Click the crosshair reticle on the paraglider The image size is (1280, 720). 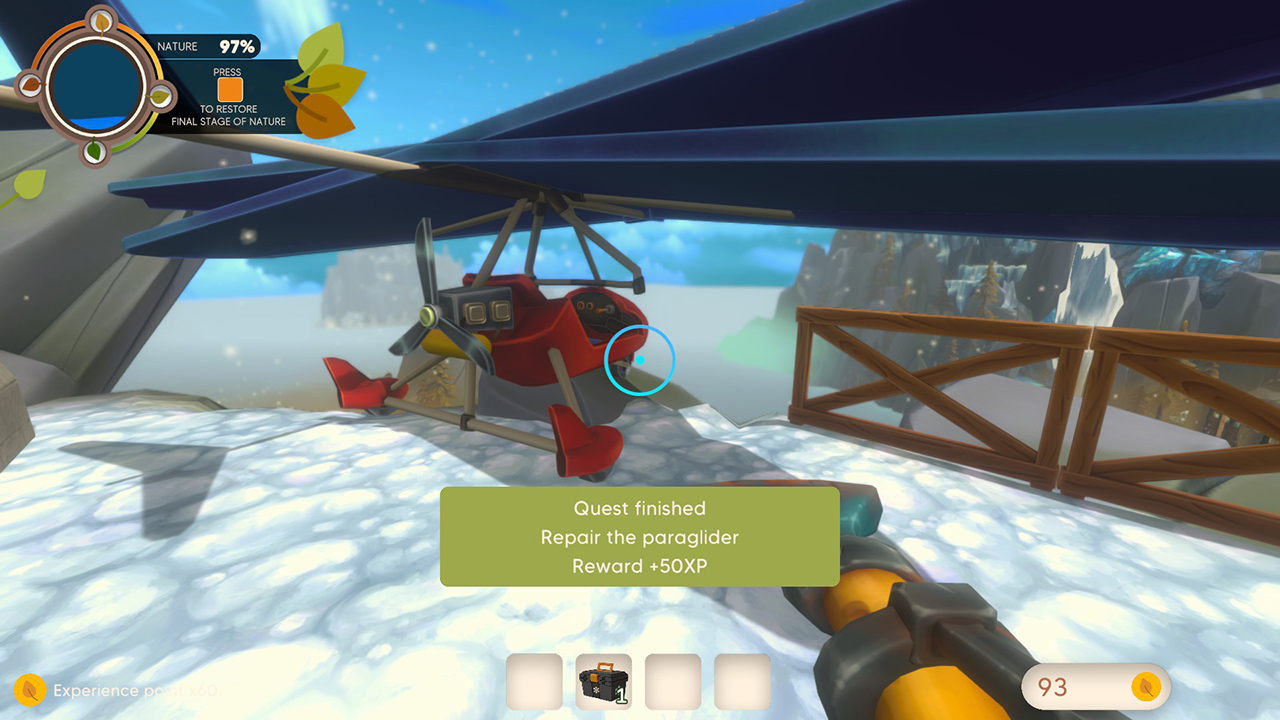tap(639, 362)
